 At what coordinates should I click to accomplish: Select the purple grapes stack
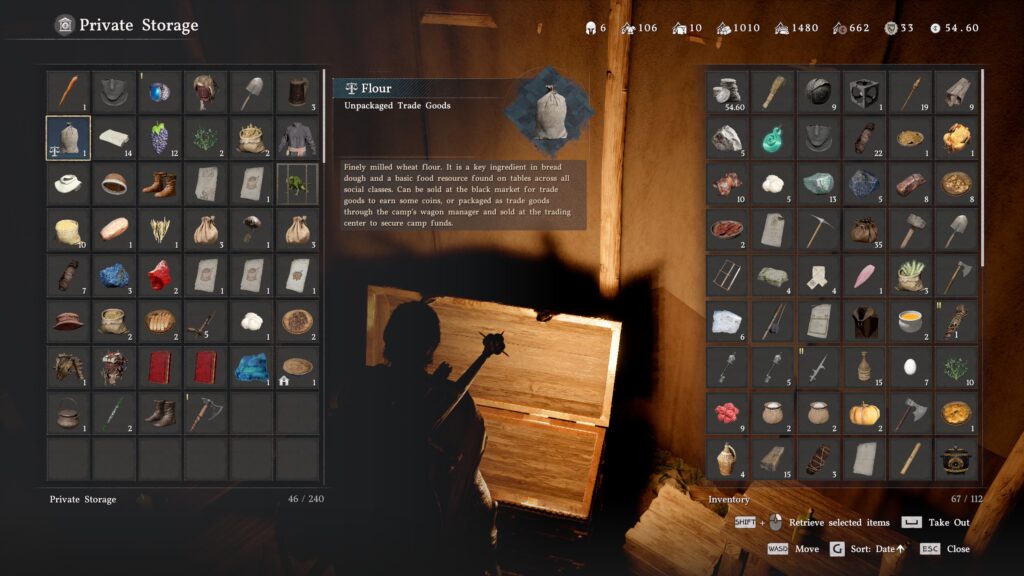point(160,138)
